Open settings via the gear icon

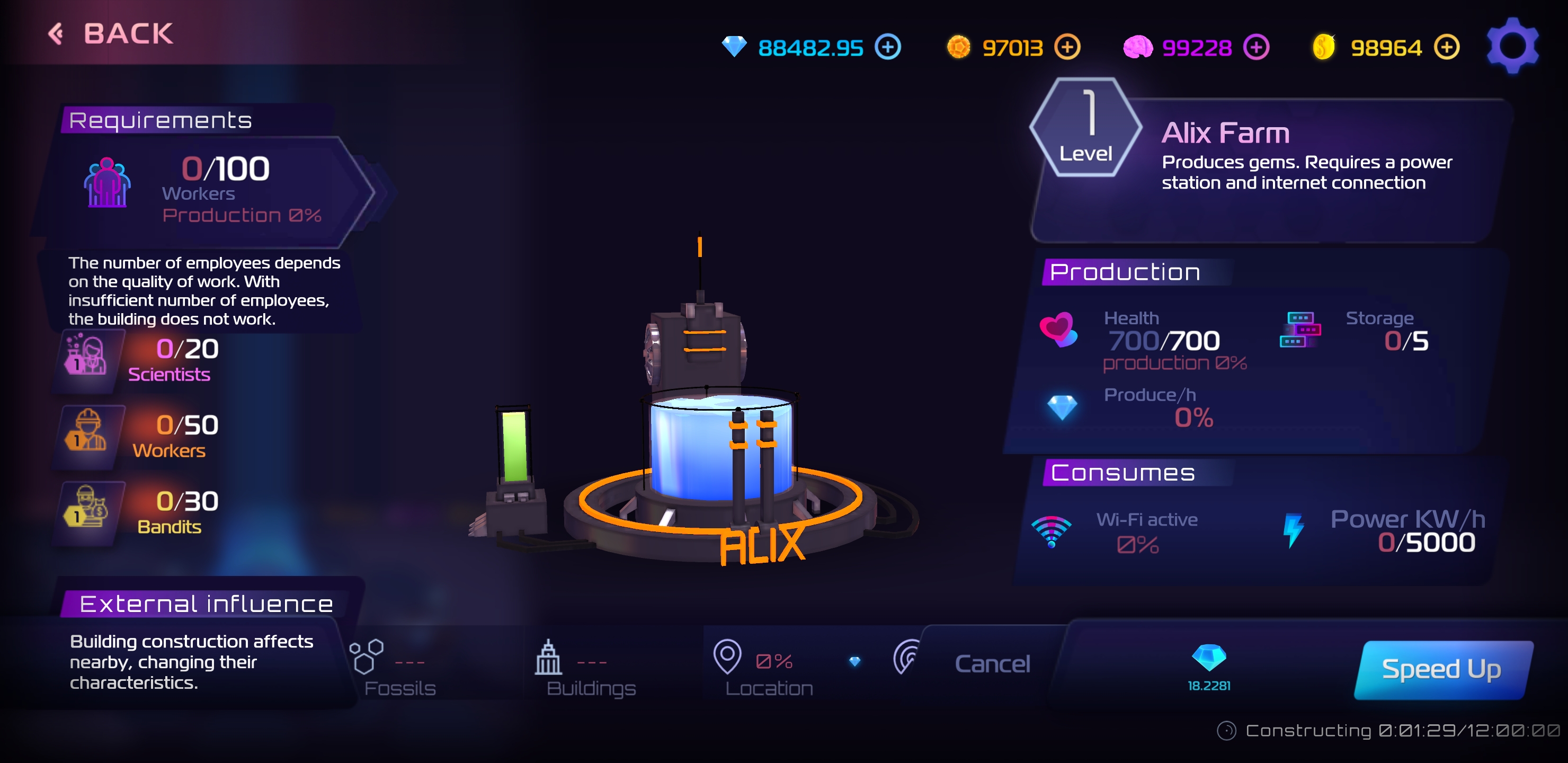click(x=1512, y=46)
